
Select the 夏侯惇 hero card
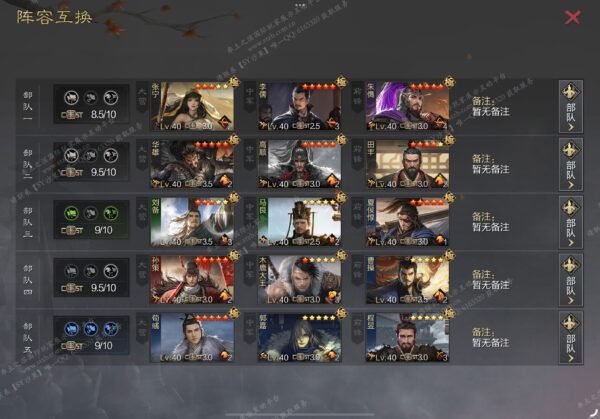[x=407, y=223]
